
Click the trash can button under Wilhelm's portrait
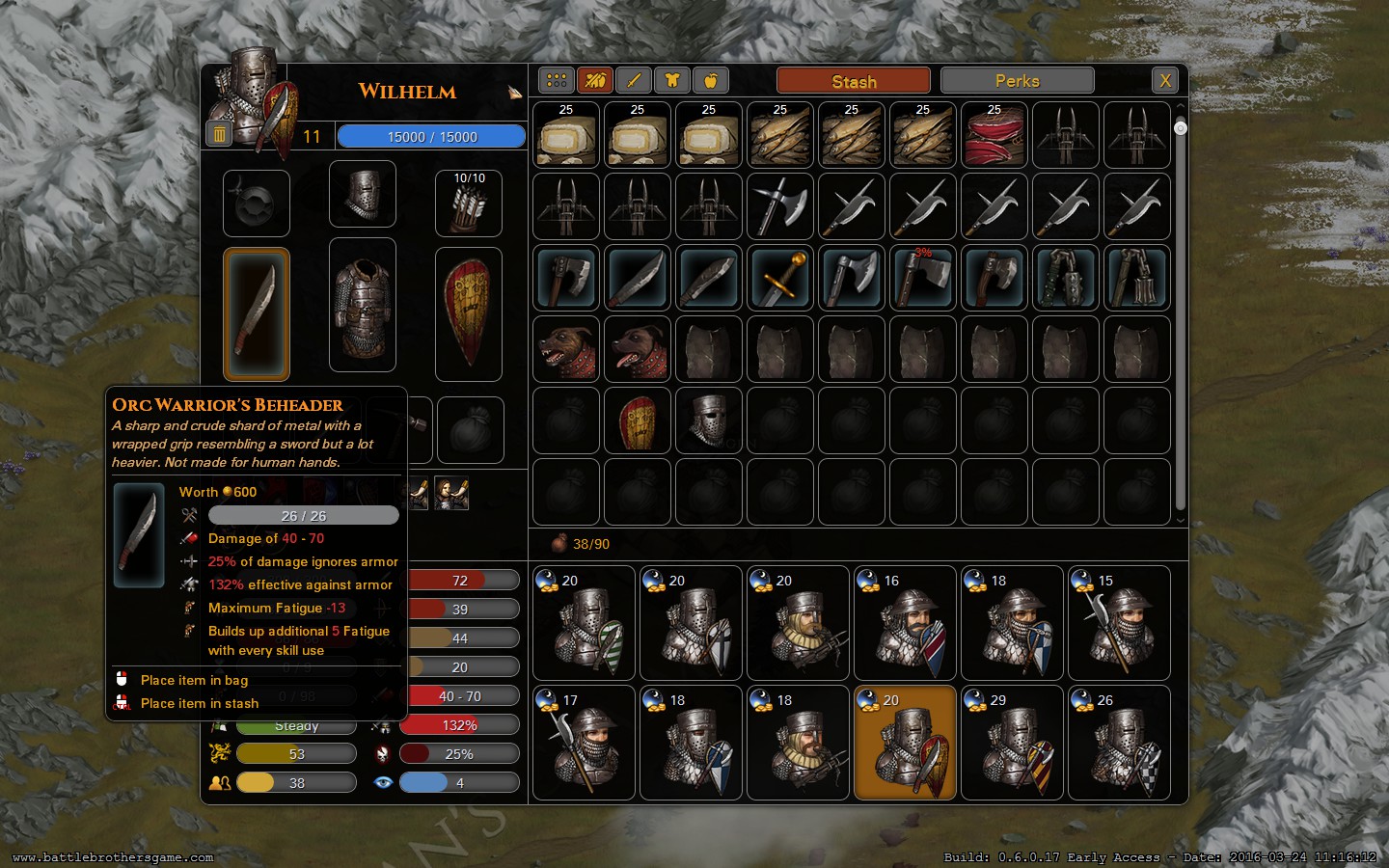(x=219, y=135)
